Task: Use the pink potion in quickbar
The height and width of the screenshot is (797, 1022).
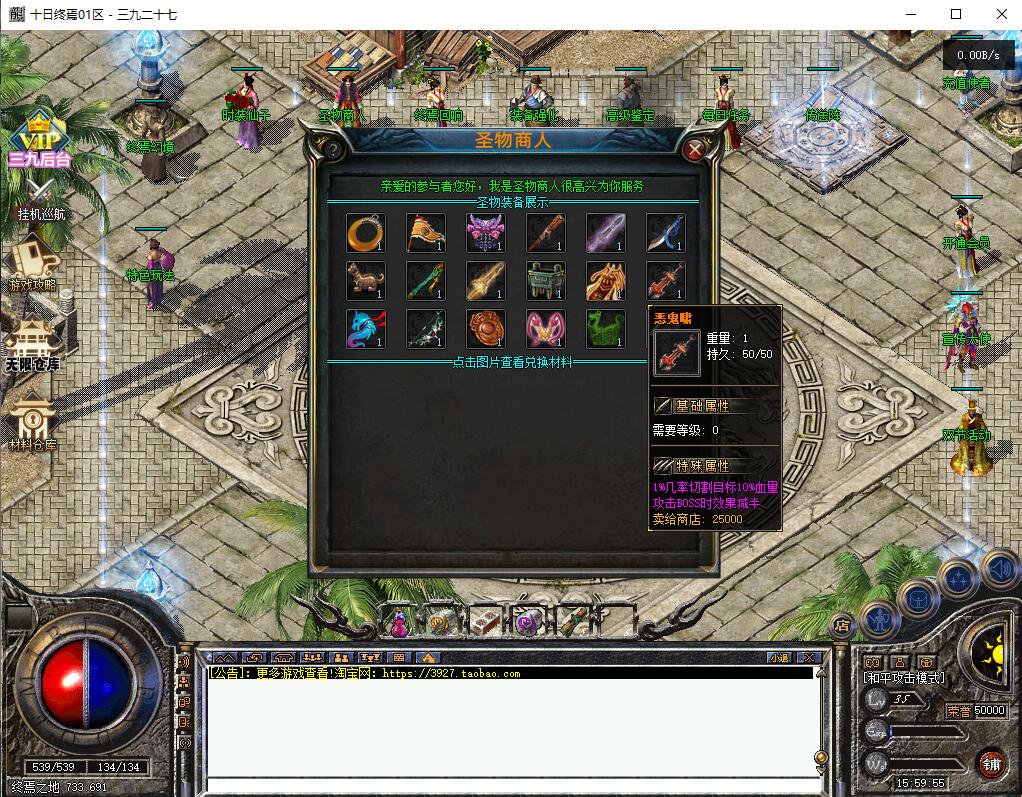Action: (x=398, y=621)
